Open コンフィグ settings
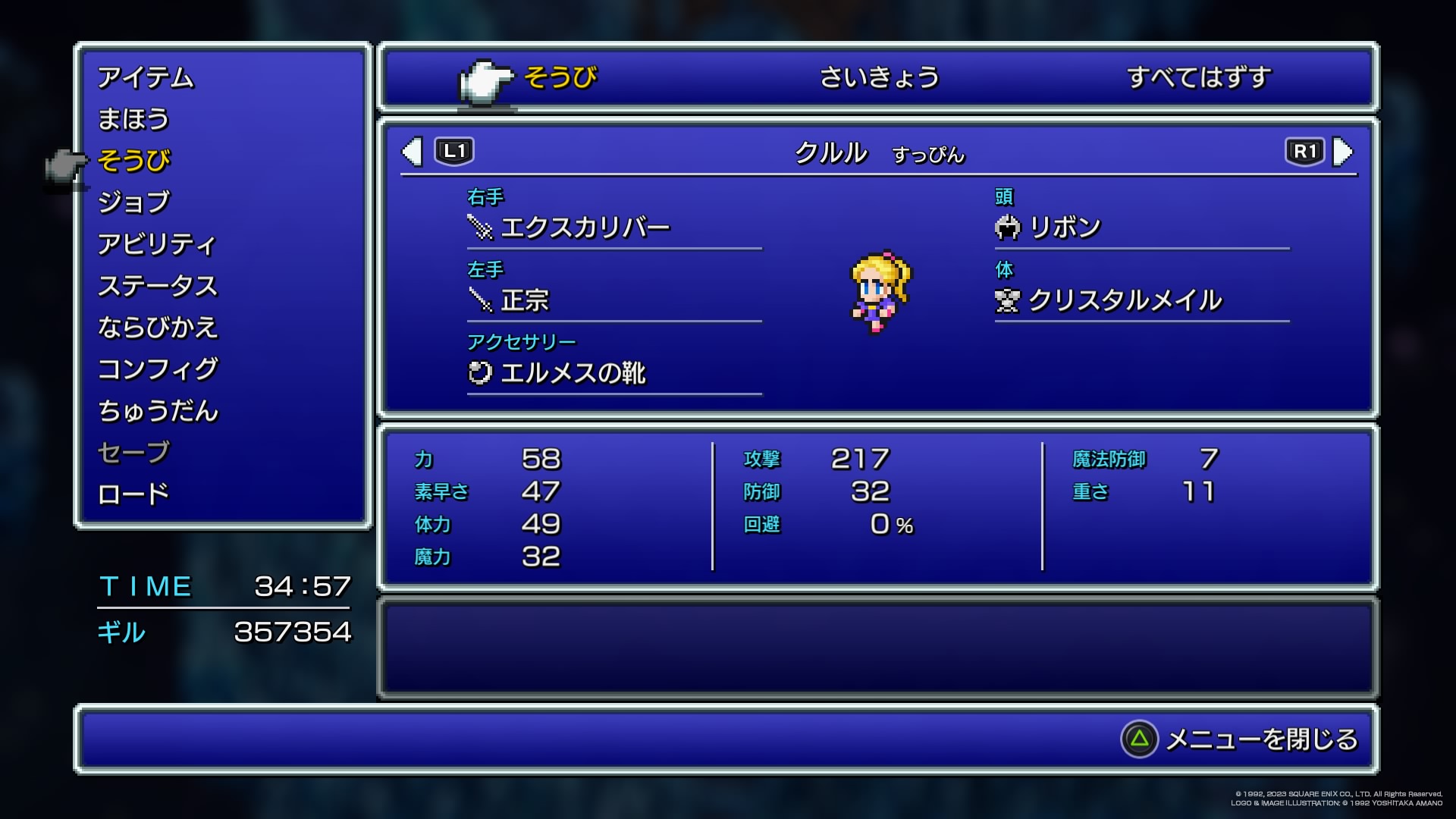The image size is (1456, 819). click(x=158, y=369)
